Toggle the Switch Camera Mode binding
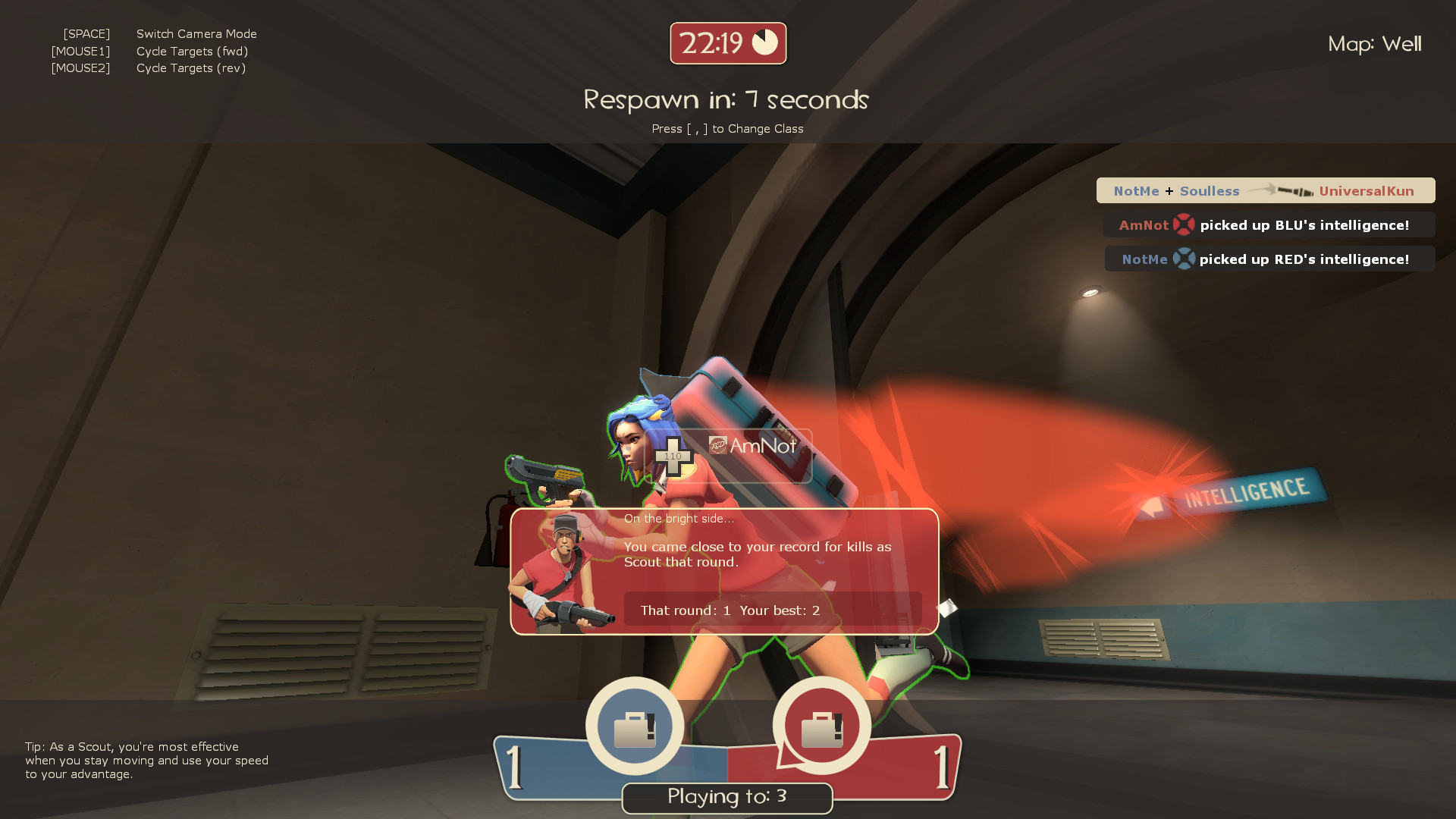Screen dimensions: 1456x819 point(196,33)
